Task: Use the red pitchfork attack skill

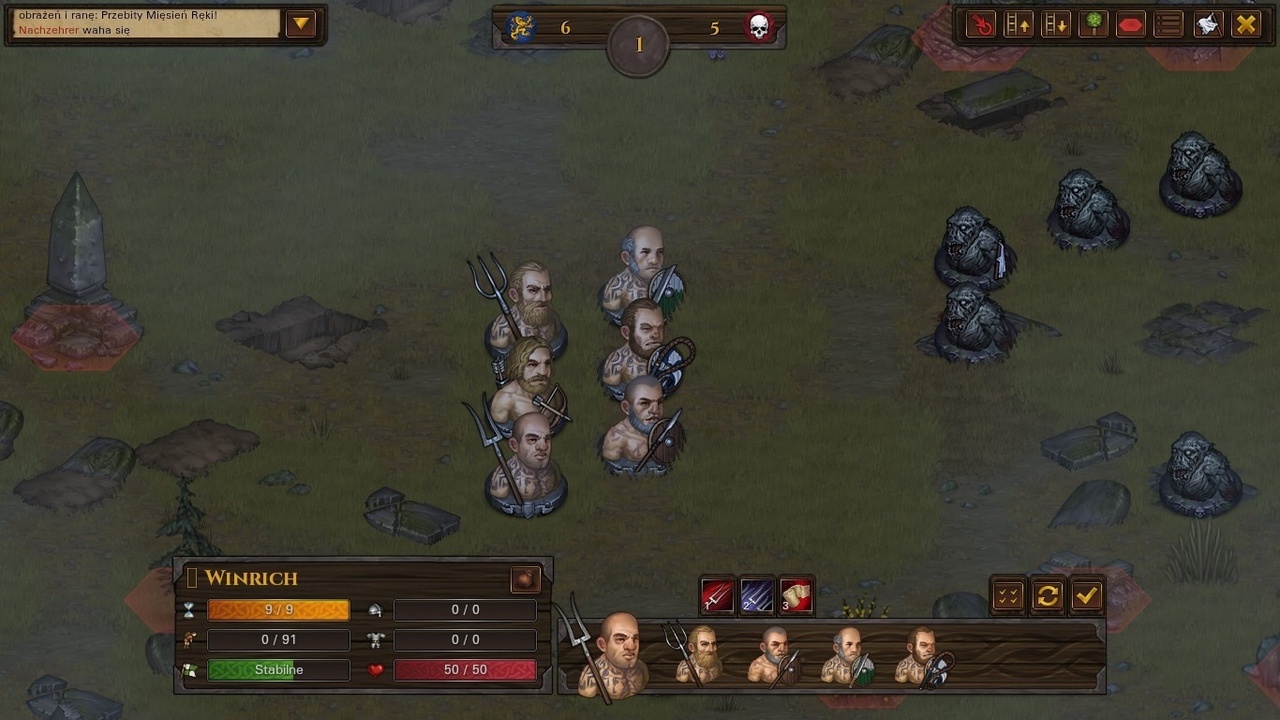Action: [x=718, y=596]
